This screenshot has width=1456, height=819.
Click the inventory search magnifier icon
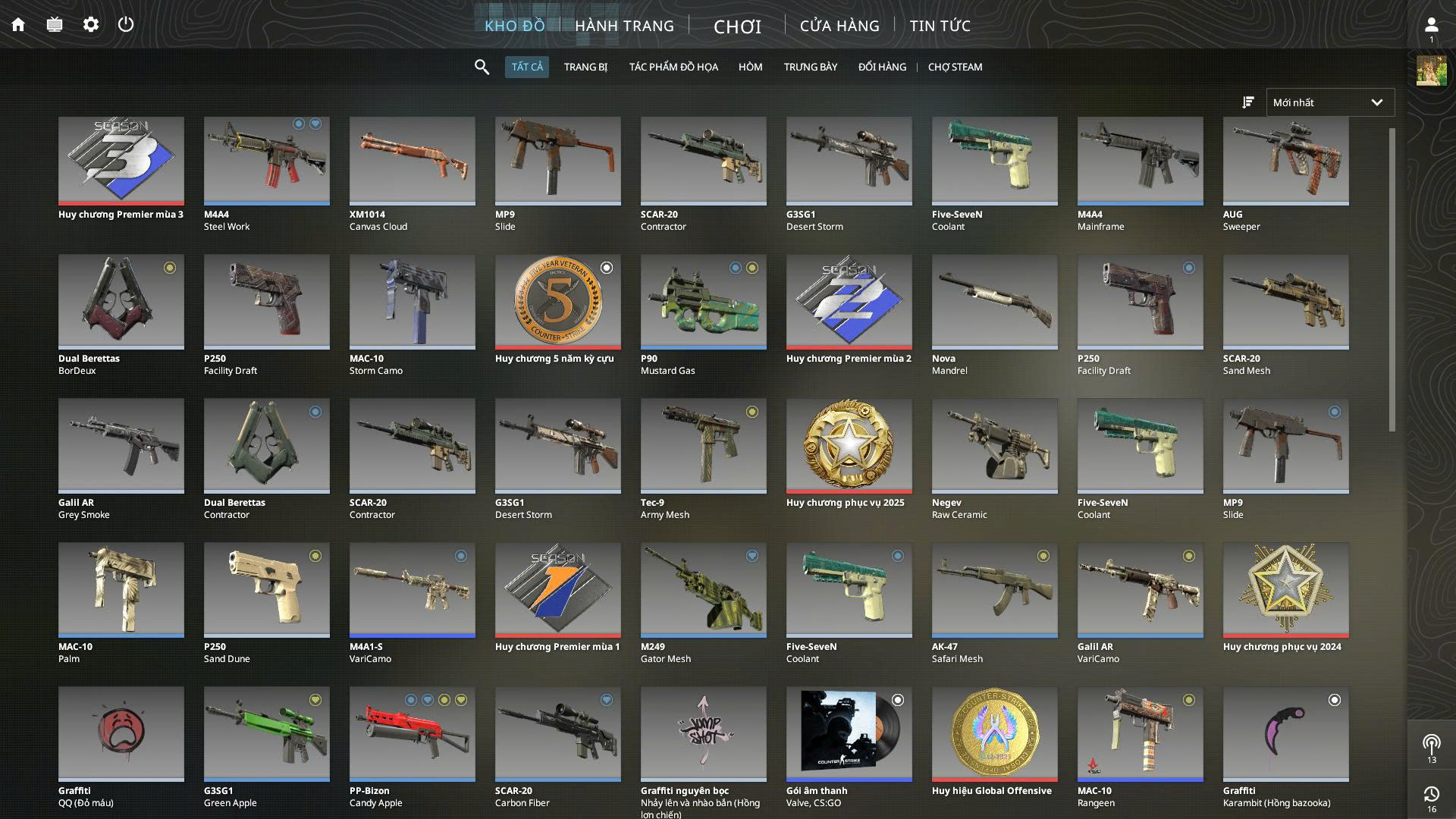coord(482,67)
